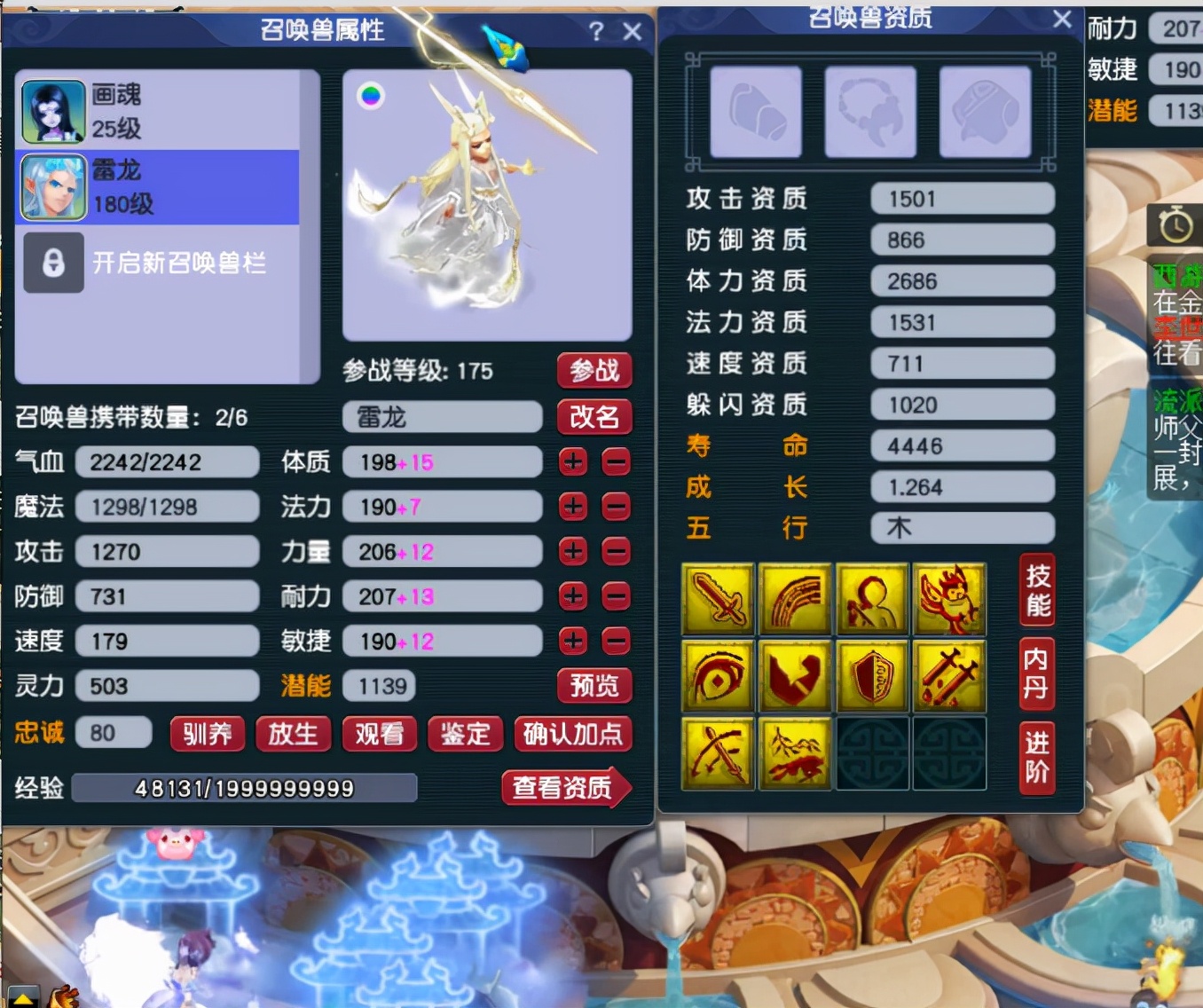Image resolution: width=1203 pixels, height=1008 pixels.
Task: Switch to the 技能 panel
Action: [x=1036, y=591]
